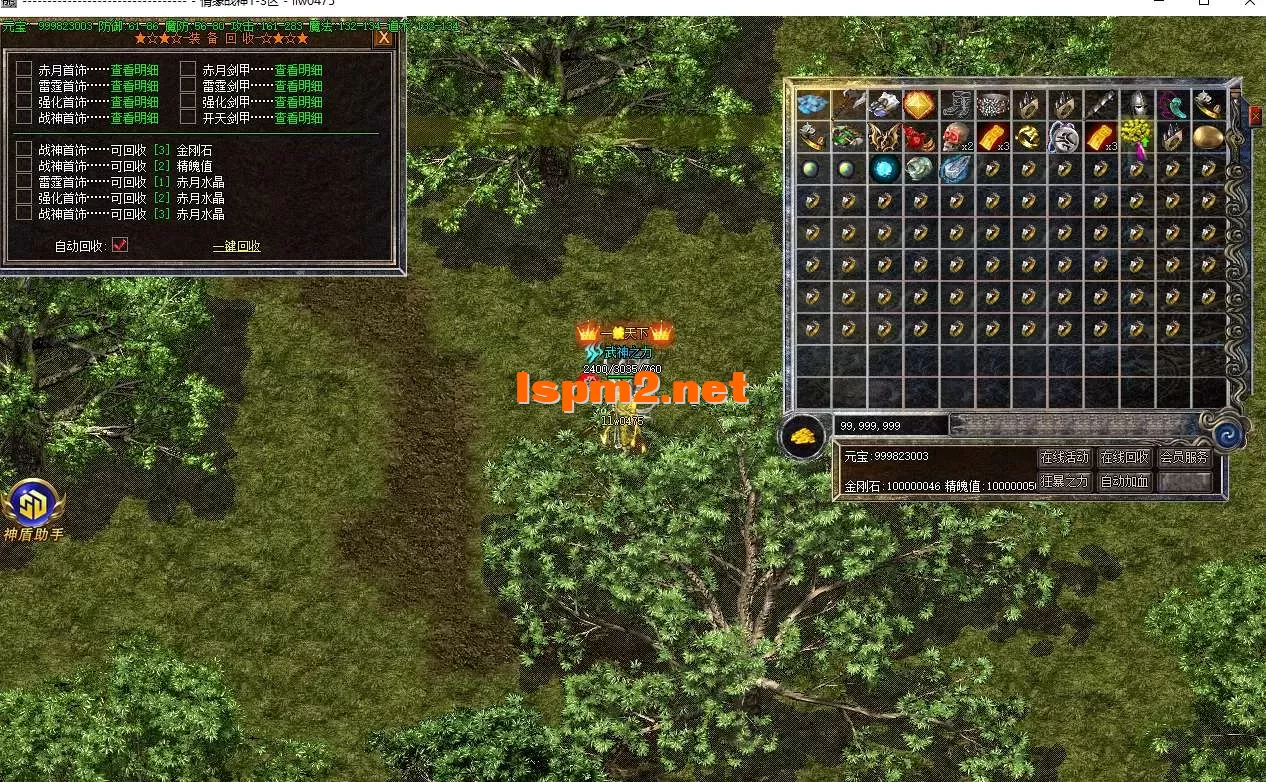Viewport: 1266px width, 782px height.
Task: Tick the 赤月首饰 recycle checkbox
Action: [24, 69]
